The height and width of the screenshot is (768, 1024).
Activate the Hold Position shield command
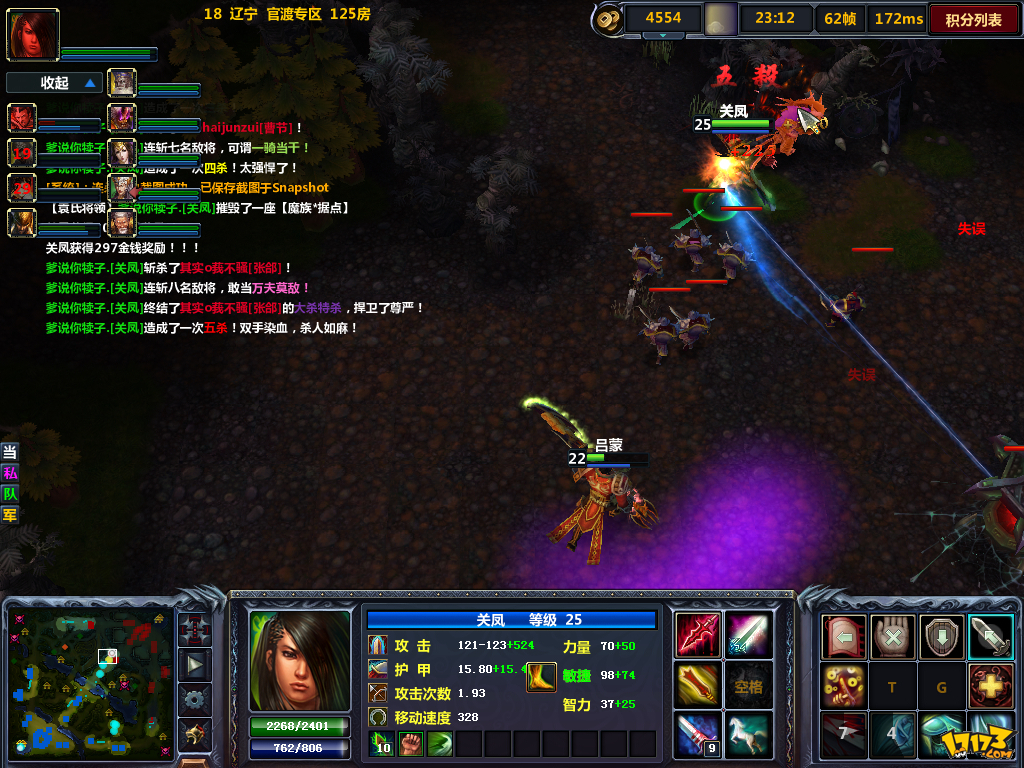point(942,637)
